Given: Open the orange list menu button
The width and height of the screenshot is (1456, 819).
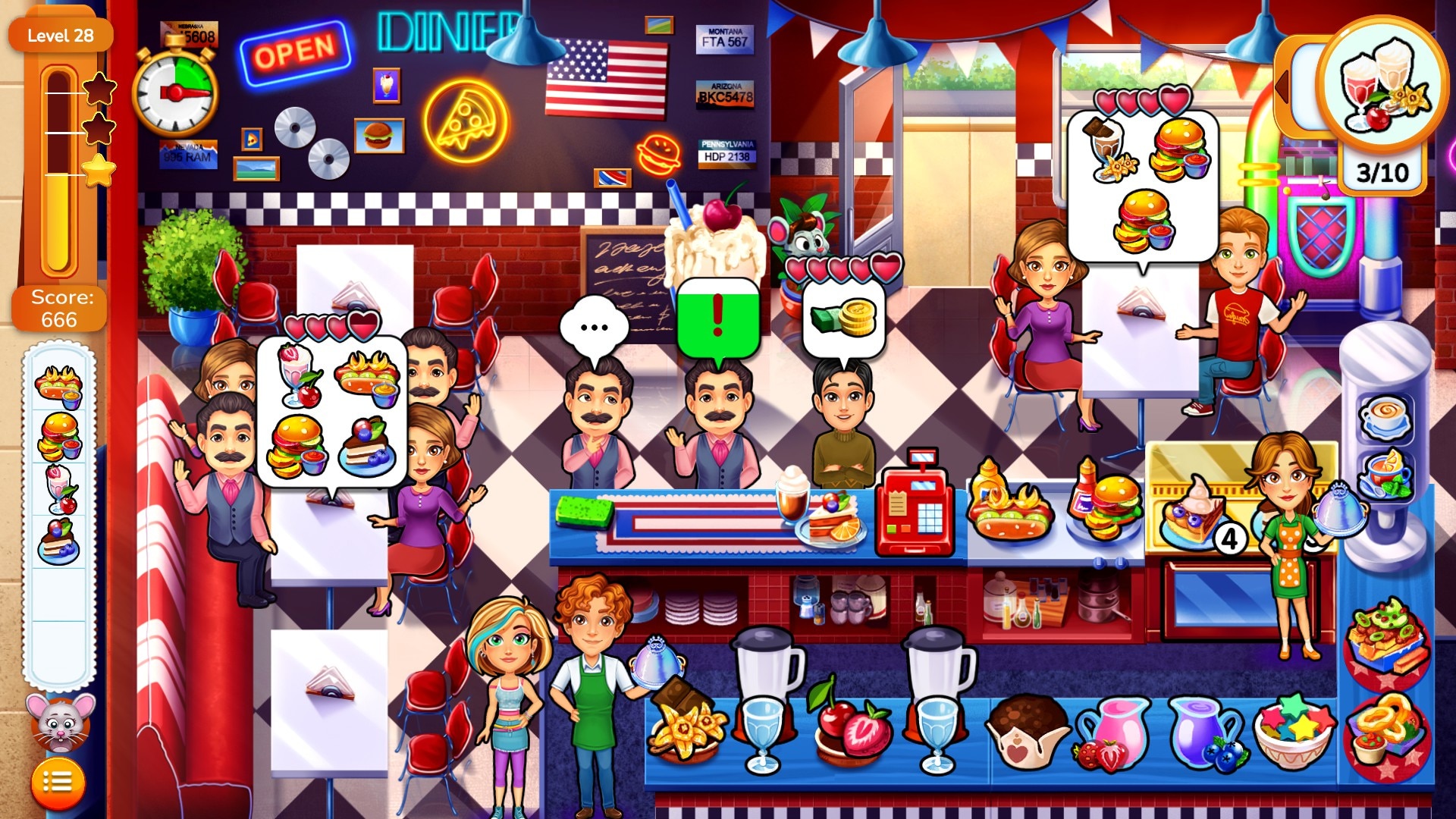Looking at the screenshot, I should tap(58, 782).
